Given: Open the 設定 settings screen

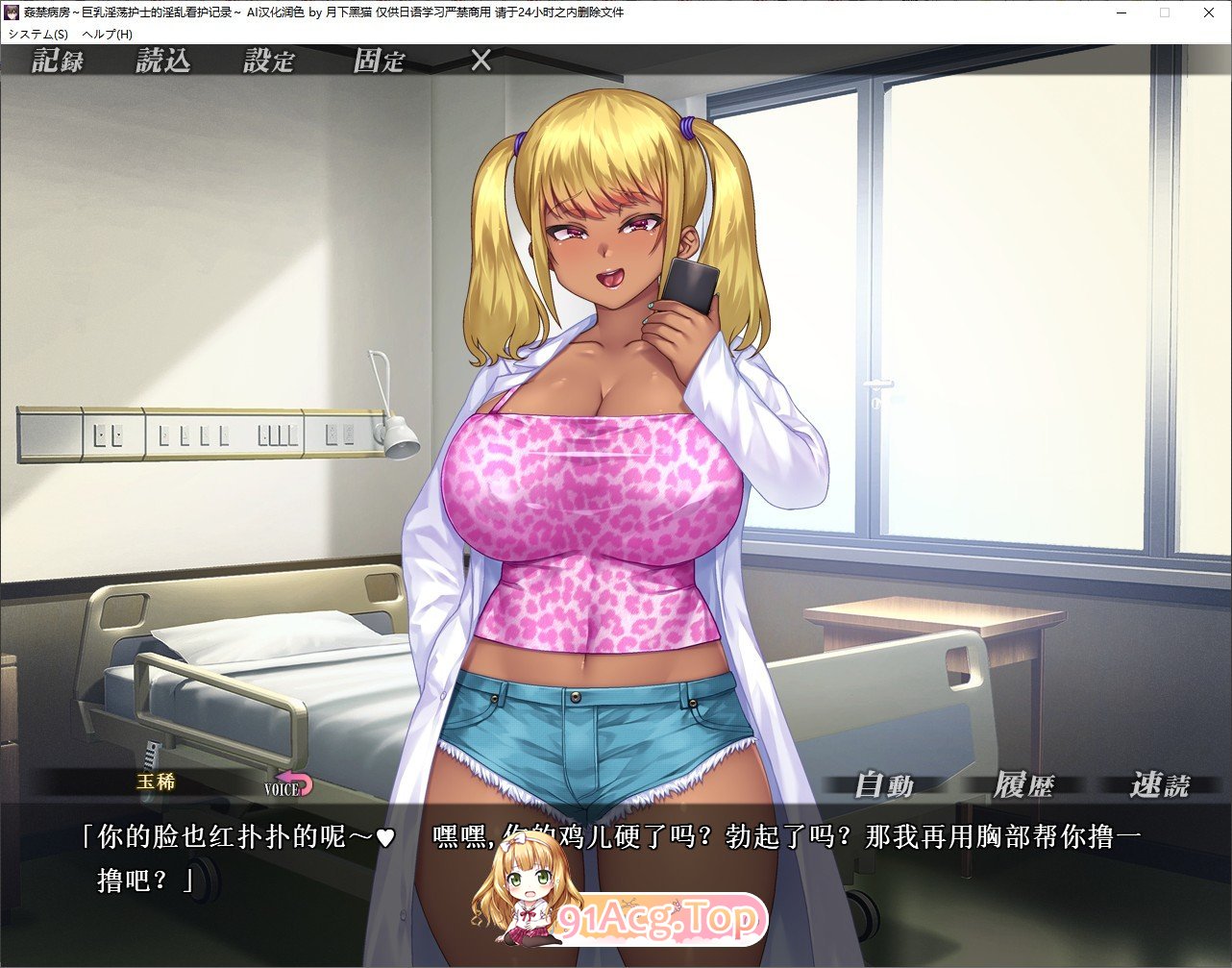Looking at the screenshot, I should click(x=268, y=62).
